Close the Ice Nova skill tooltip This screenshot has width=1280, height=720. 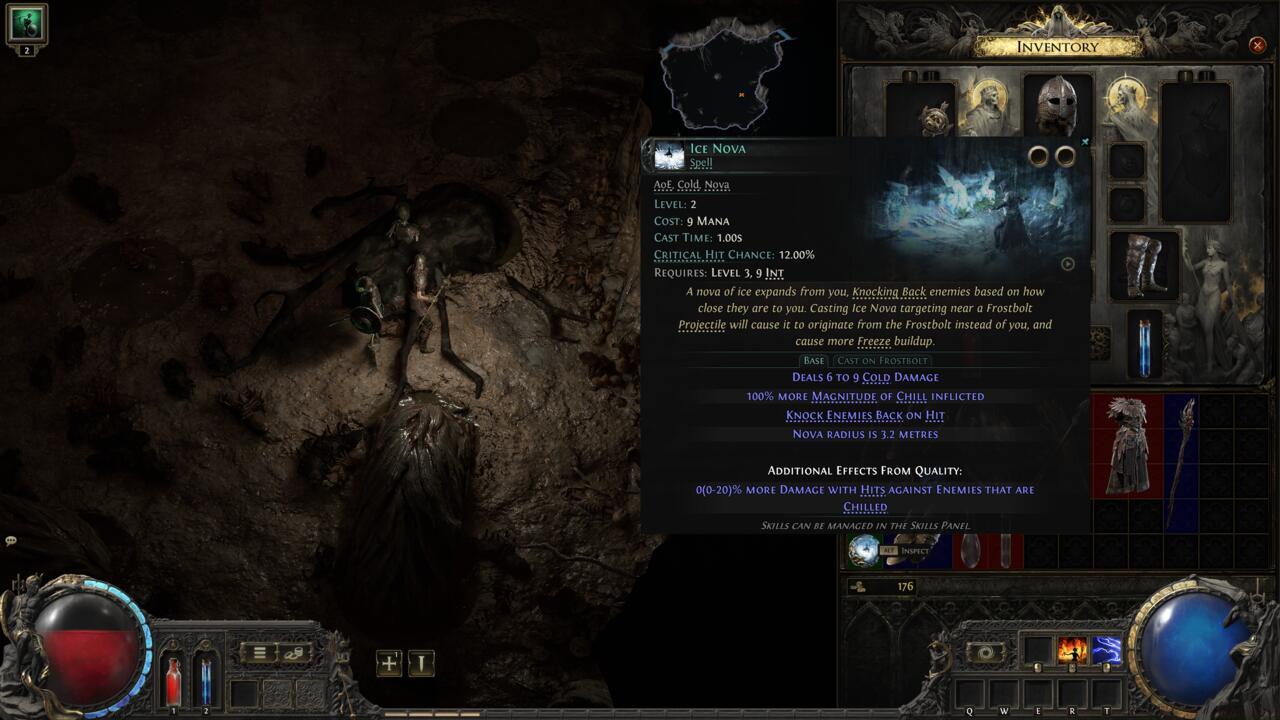[1084, 142]
